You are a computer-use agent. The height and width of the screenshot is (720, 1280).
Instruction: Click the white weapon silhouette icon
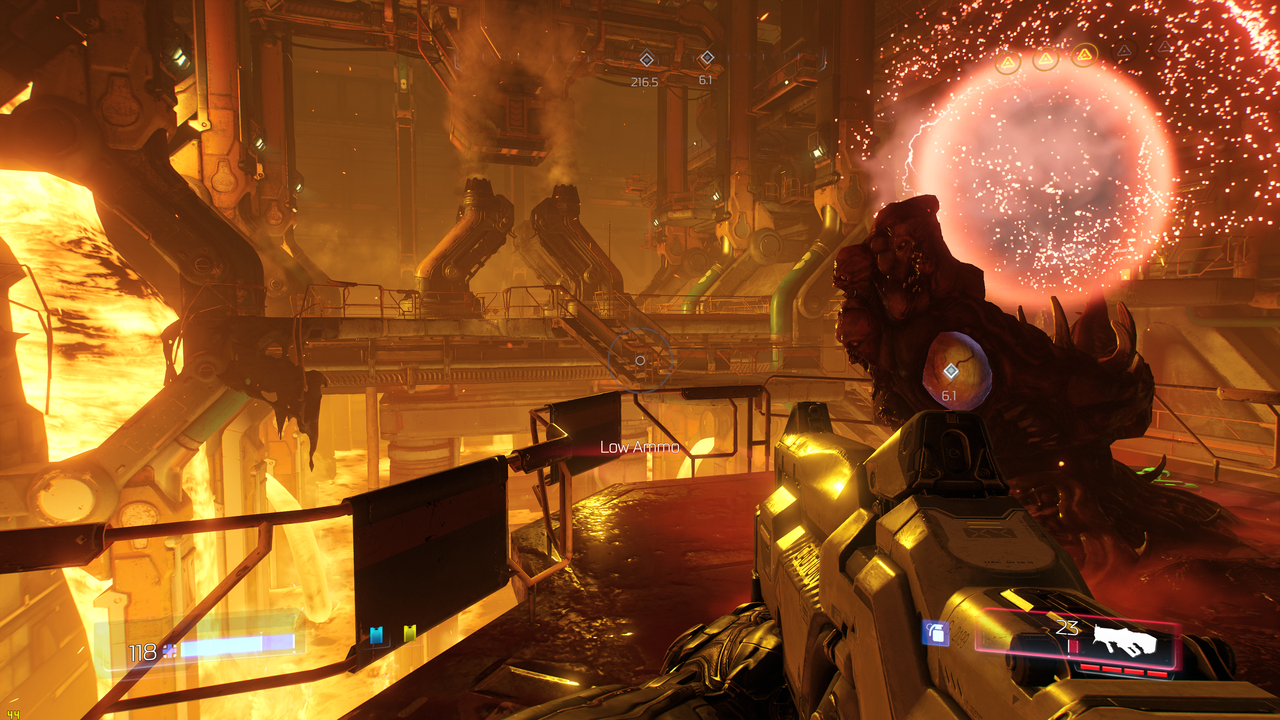pyautogui.click(x=1124, y=637)
